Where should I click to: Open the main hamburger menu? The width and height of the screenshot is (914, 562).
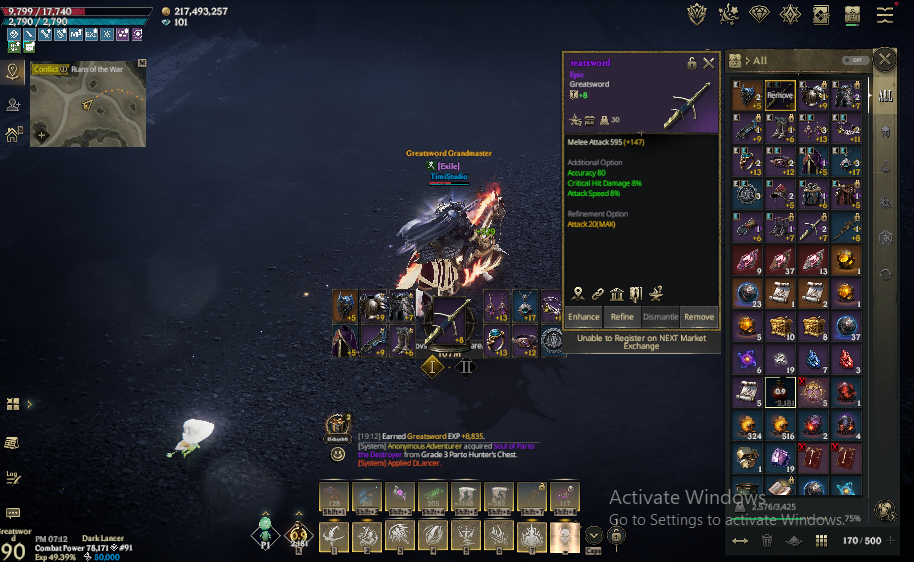[885, 15]
